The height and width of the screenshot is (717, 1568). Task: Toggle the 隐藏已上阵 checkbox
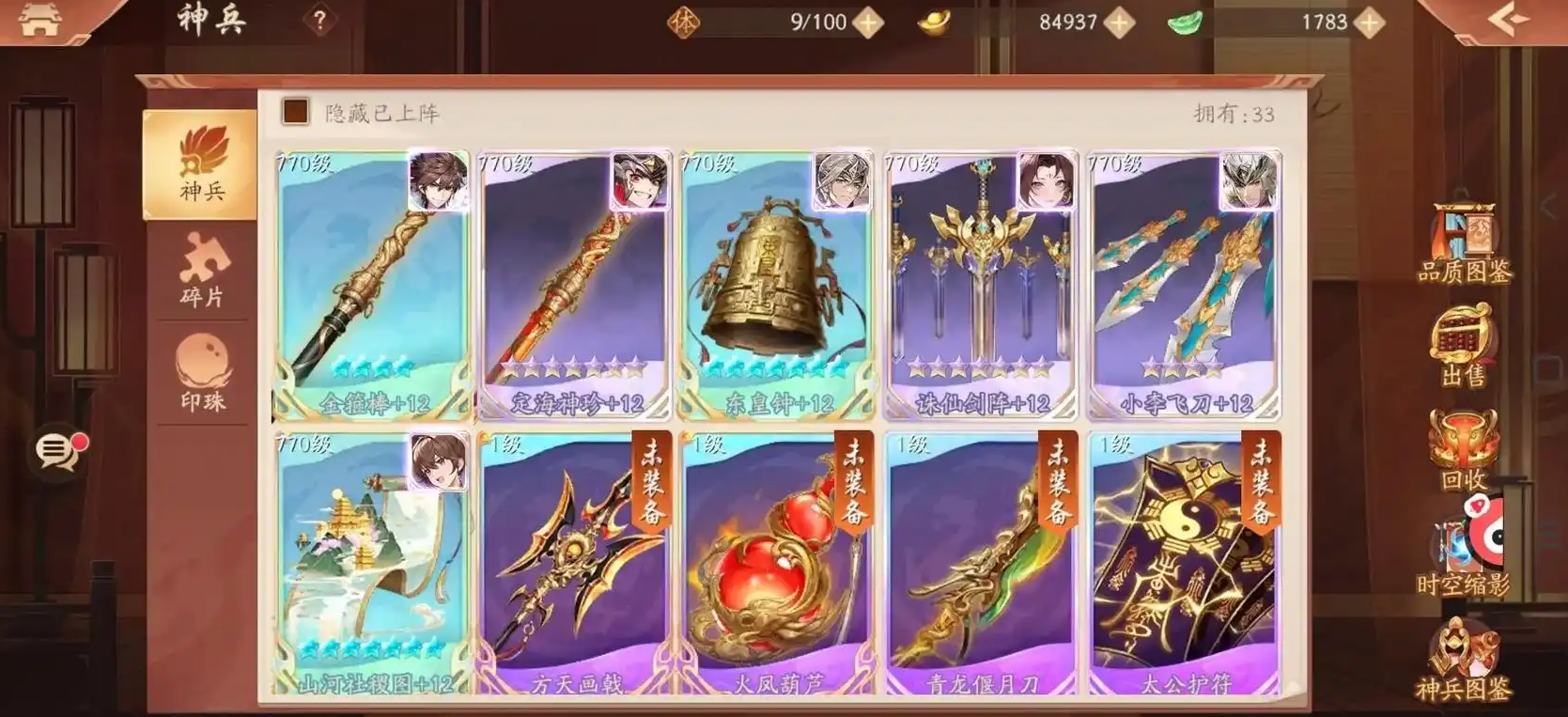click(x=296, y=113)
